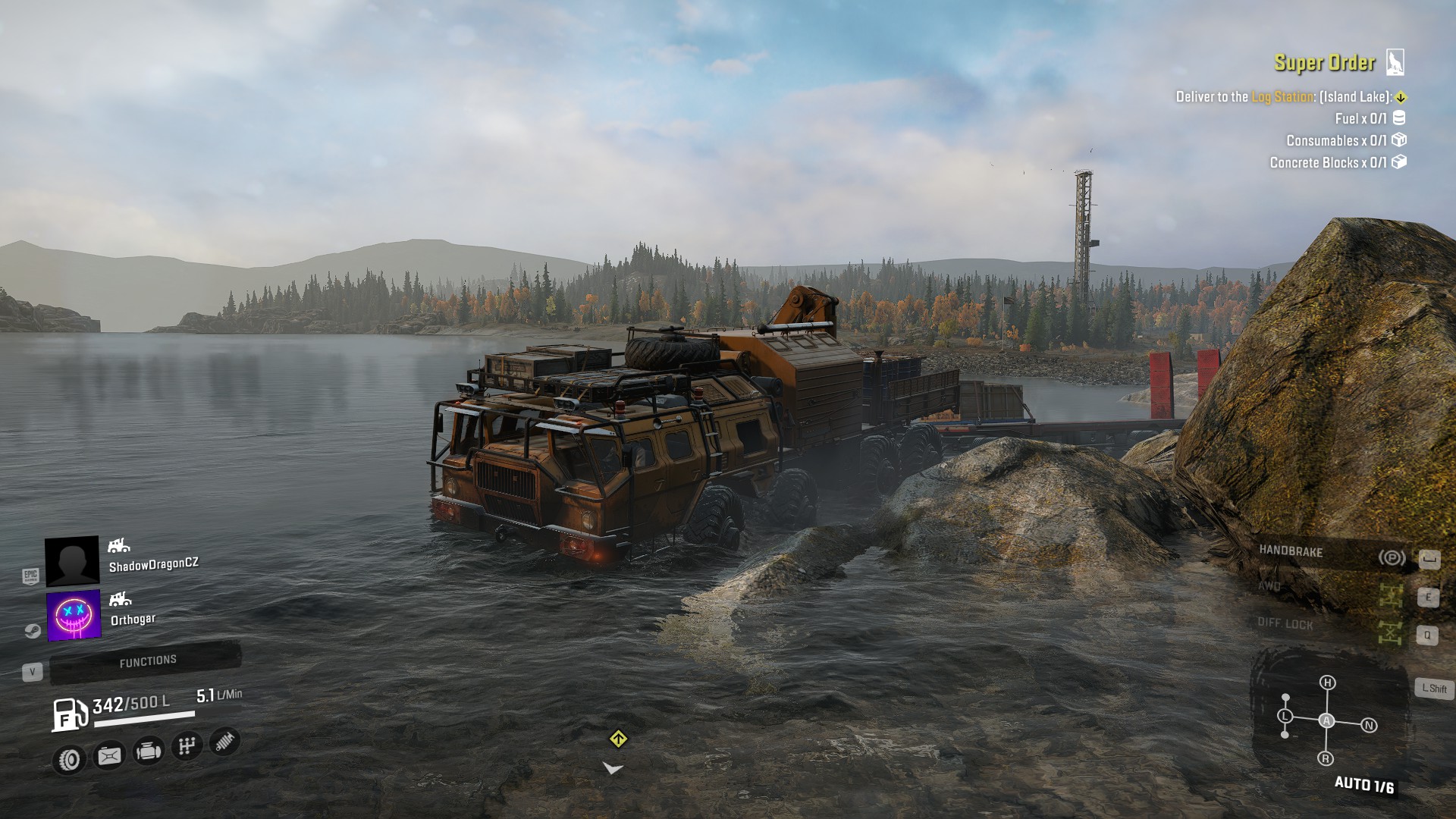Open the Super Order task tracker

point(1324,63)
